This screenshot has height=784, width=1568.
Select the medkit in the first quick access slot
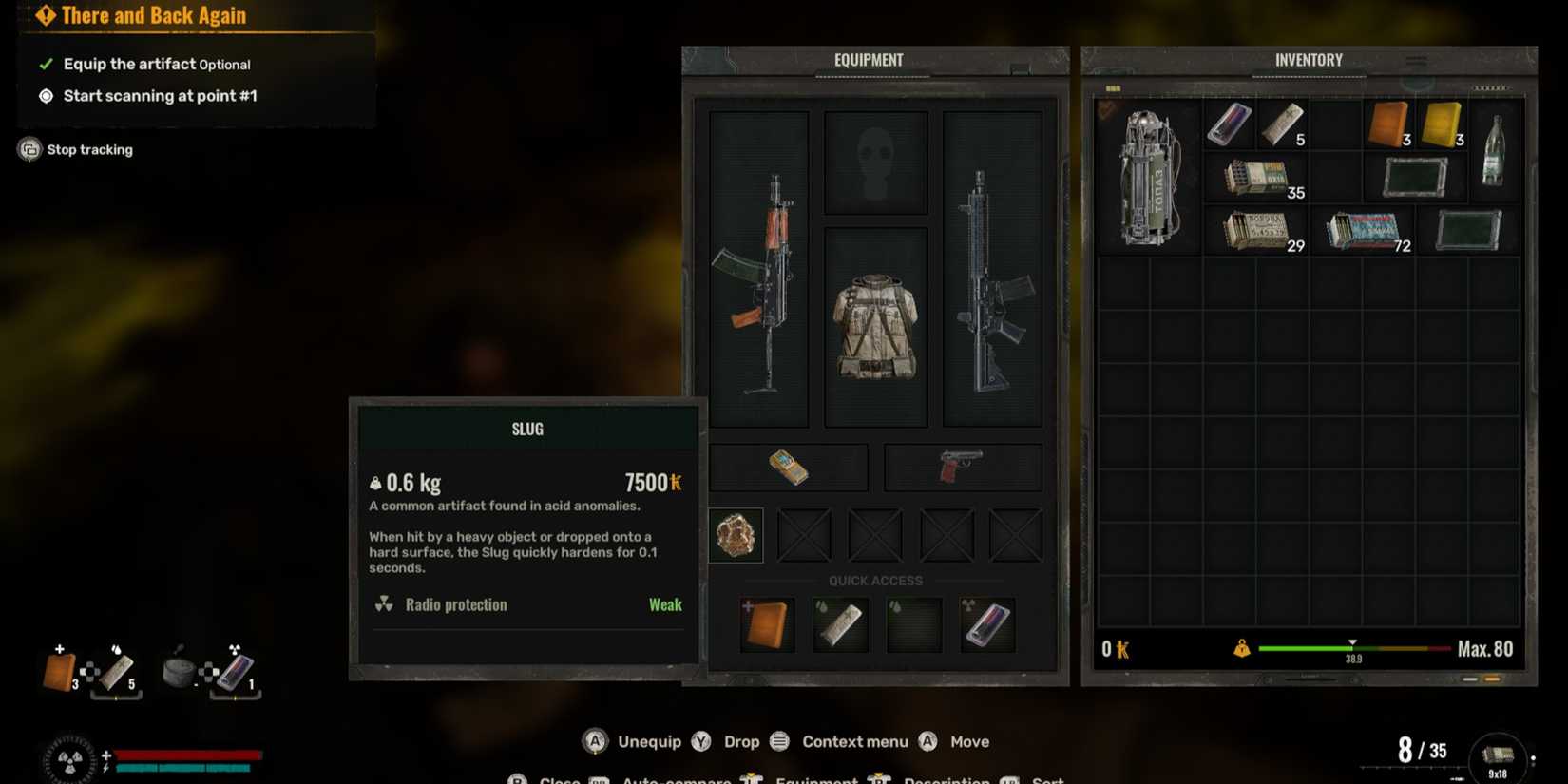767,624
